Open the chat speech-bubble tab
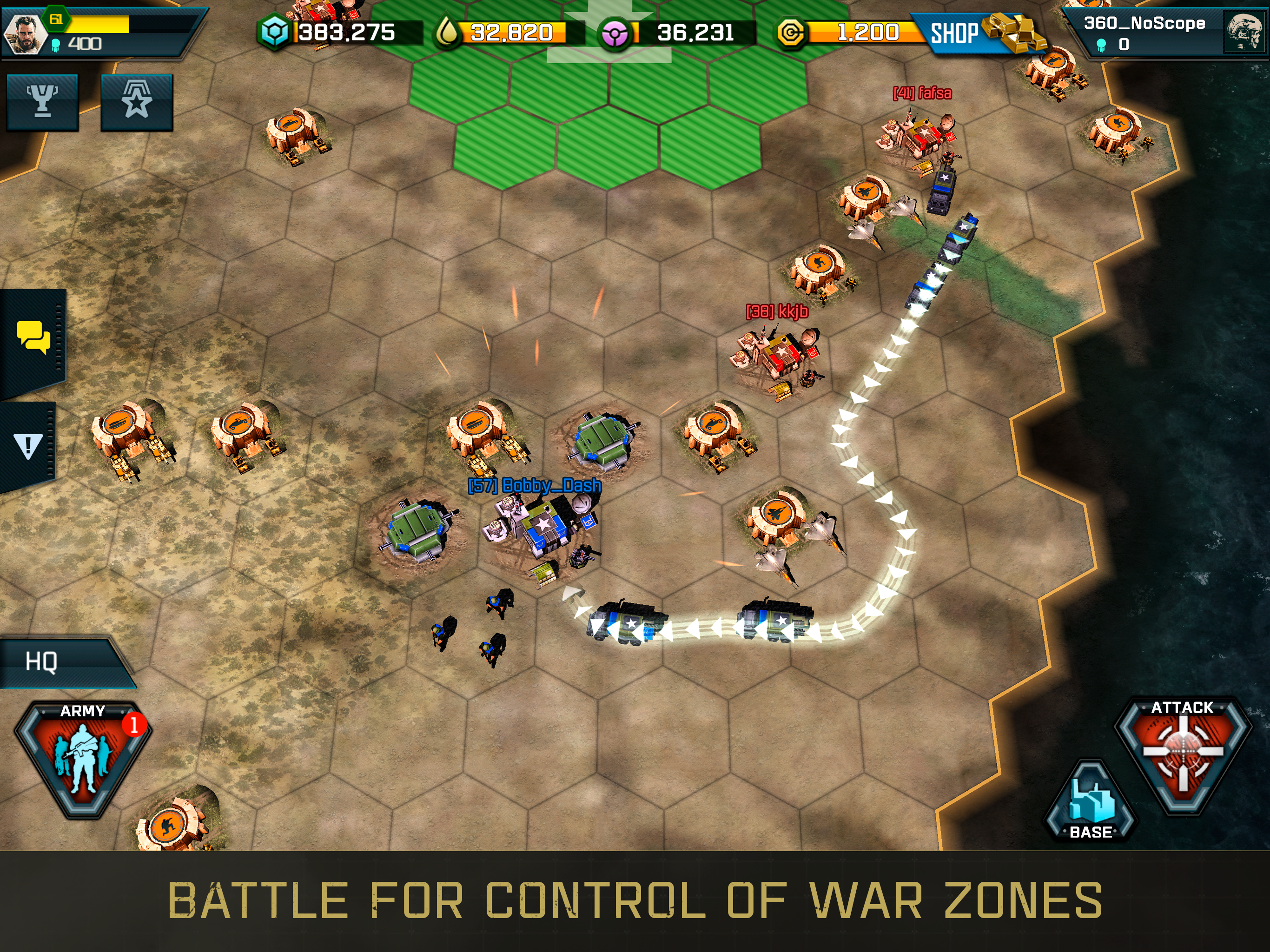This screenshot has height=952, width=1270. [x=33, y=337]
